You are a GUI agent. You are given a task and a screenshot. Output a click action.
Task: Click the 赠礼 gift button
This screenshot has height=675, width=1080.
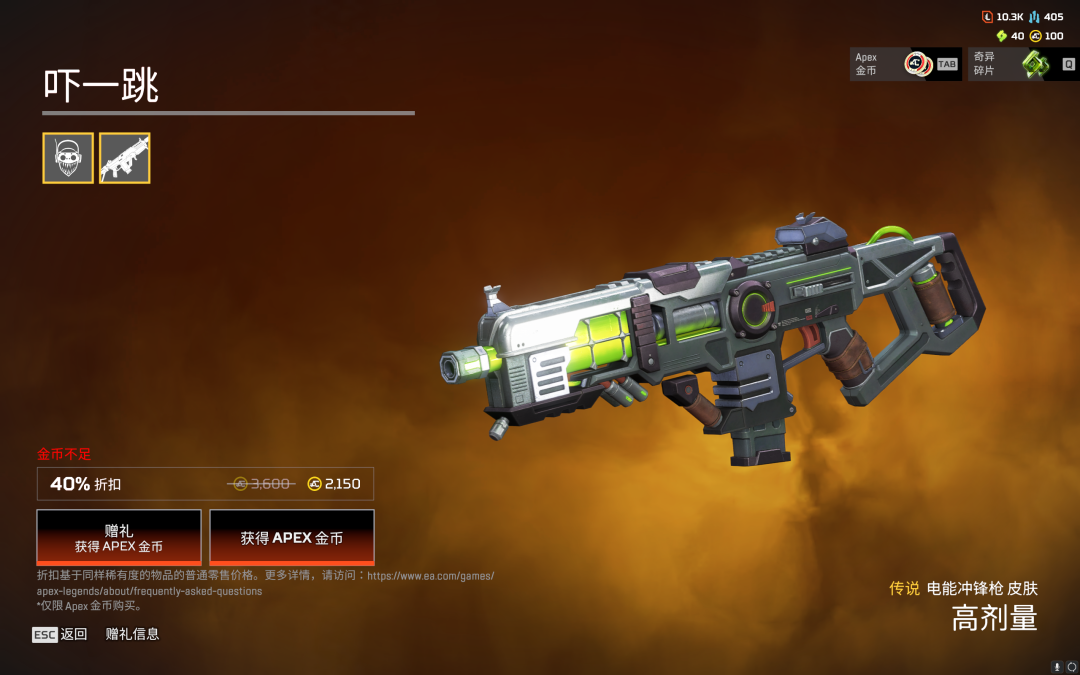[x=119, y=538]
